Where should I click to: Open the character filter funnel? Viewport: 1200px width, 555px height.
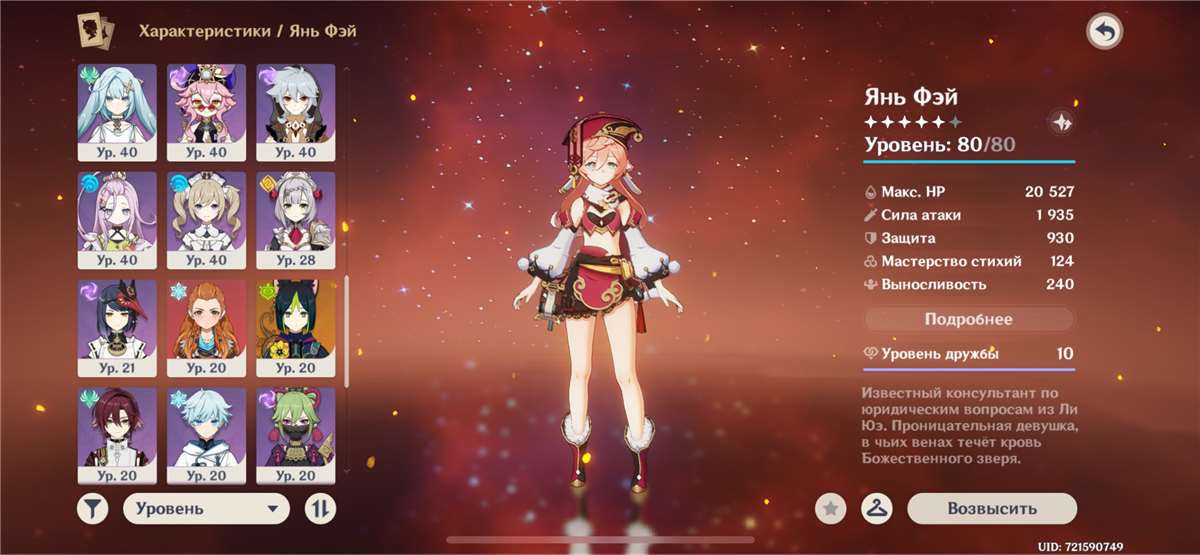coord(92,508)
